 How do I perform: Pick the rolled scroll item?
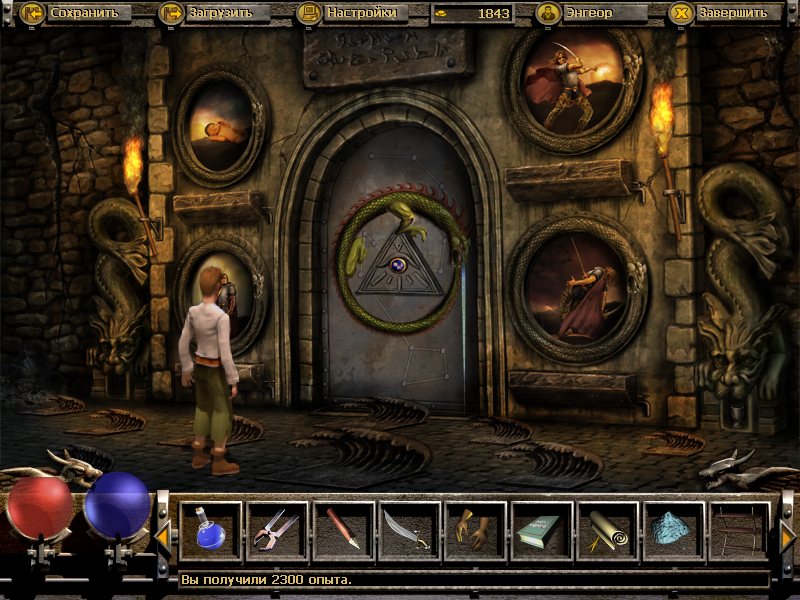(607, 531)
